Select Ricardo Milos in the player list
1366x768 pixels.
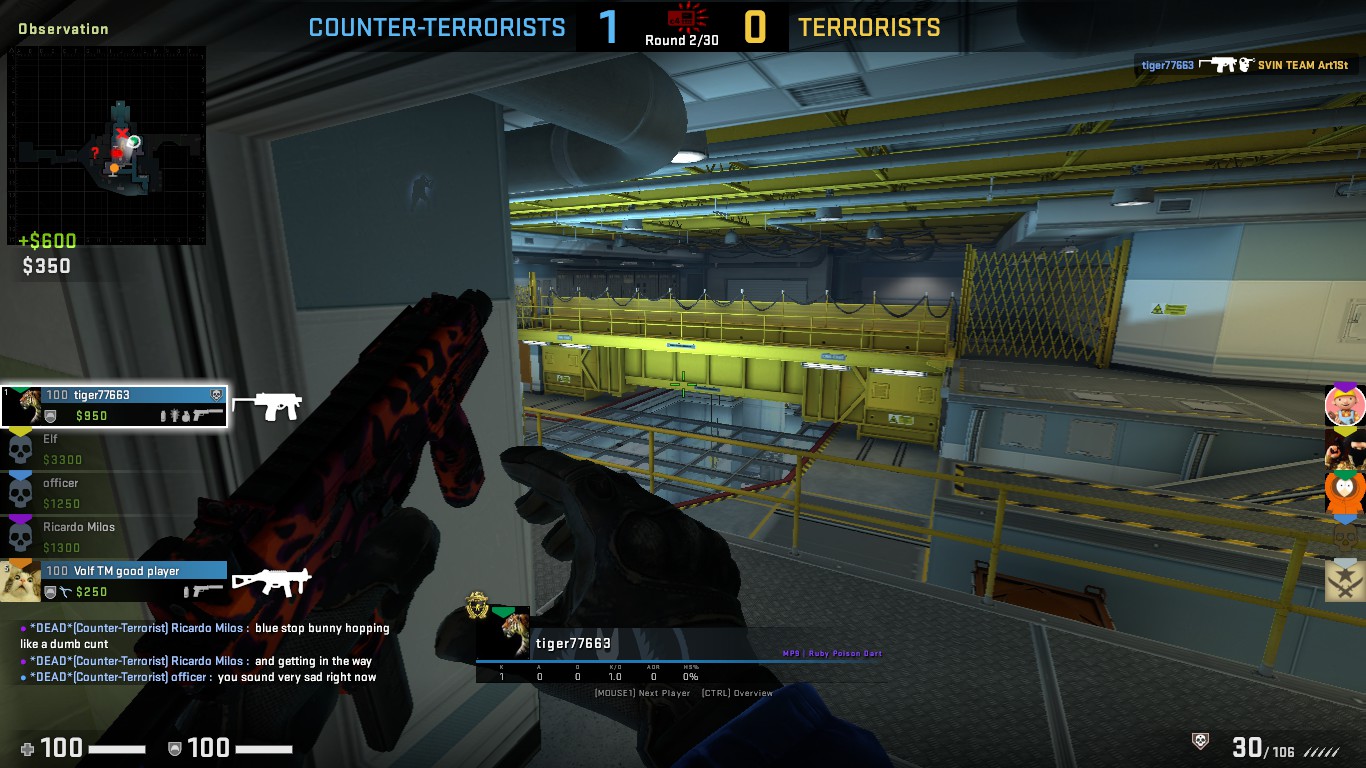(x=114, y=537)
